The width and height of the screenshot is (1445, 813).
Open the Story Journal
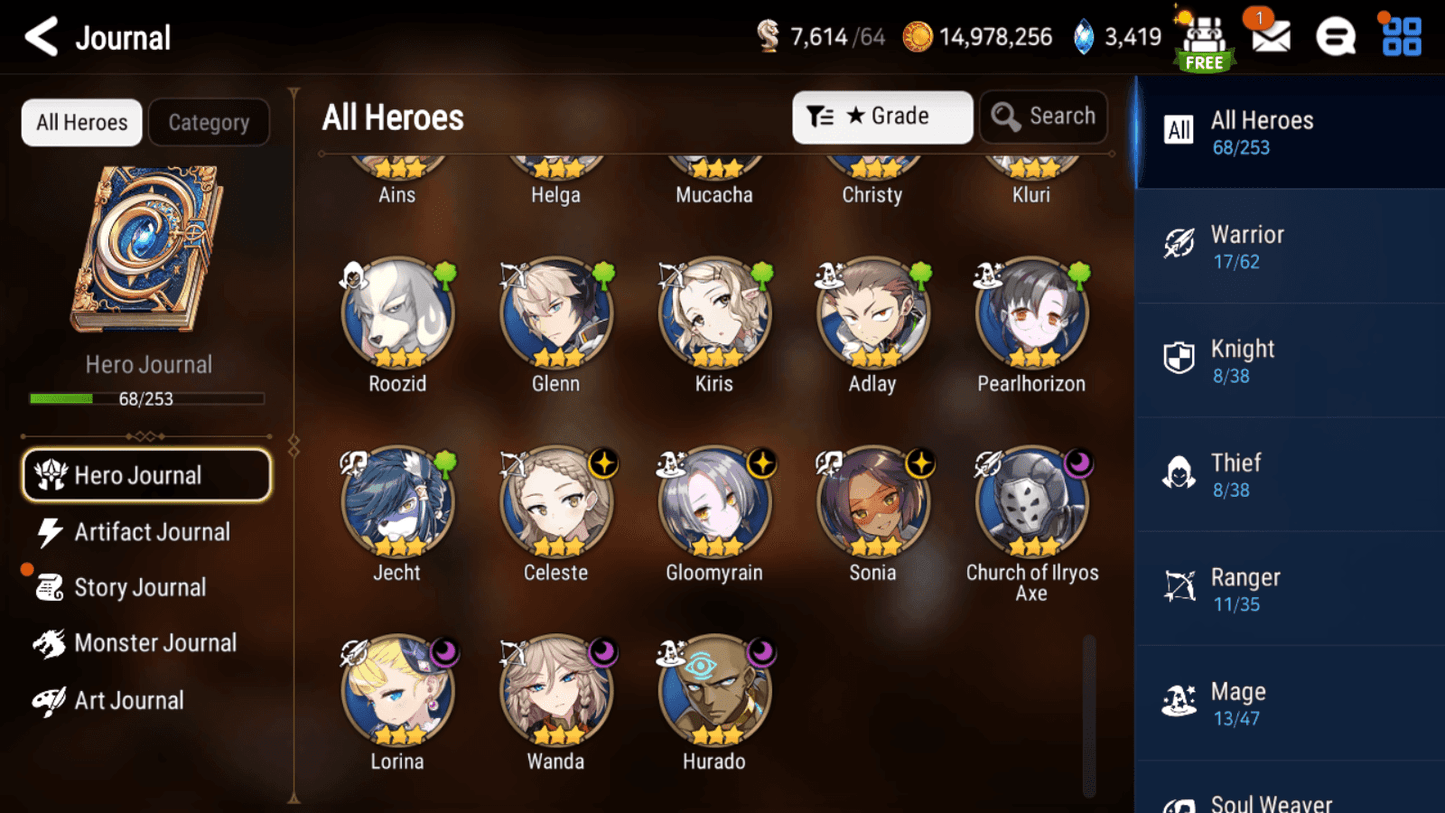[137, 588]
